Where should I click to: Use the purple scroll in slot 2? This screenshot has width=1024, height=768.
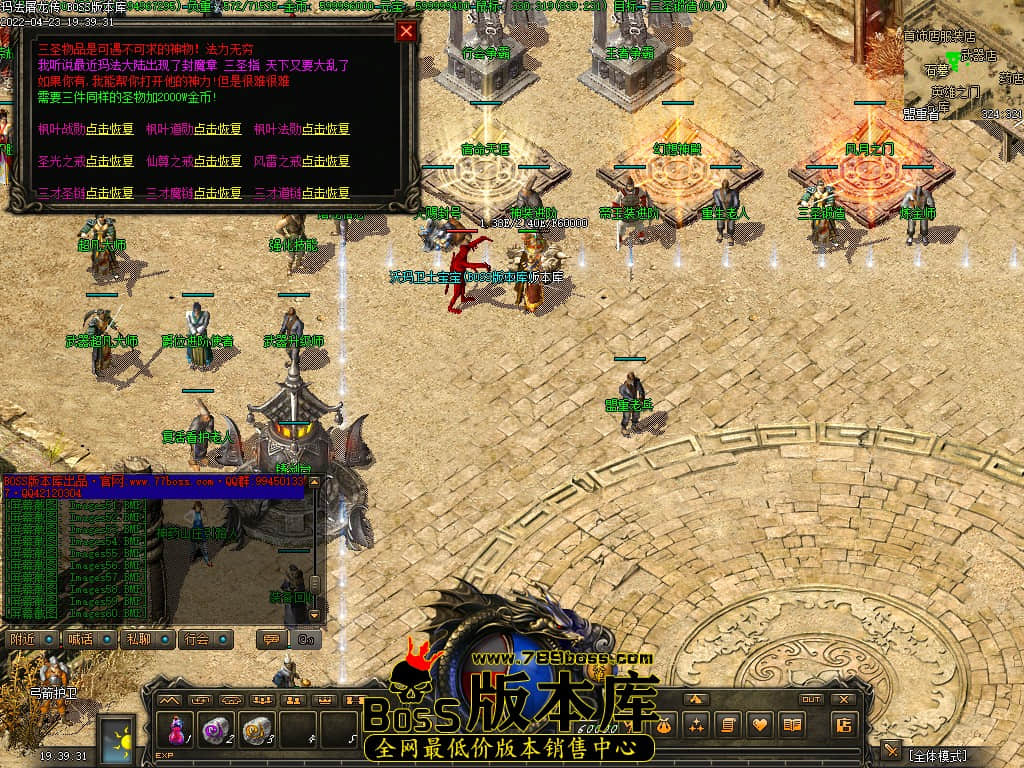[216, 730]
